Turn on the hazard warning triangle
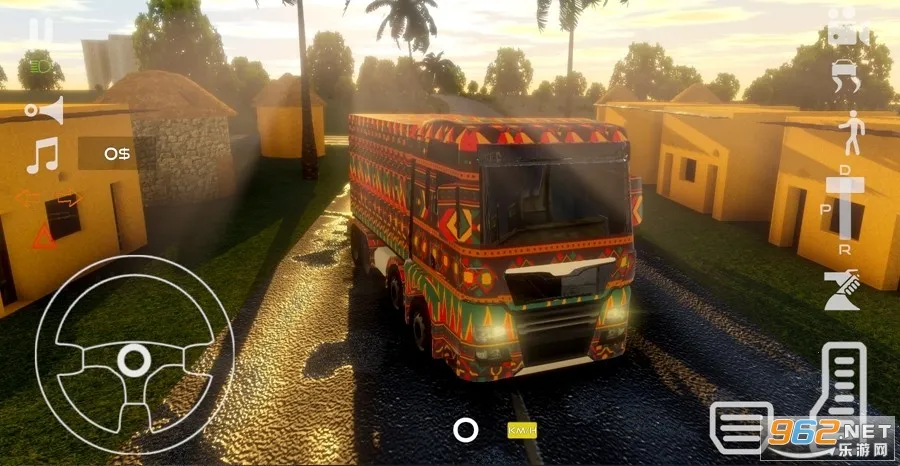Image resolution: width=900 pixels, height=466 pixels. coord(44,237)
